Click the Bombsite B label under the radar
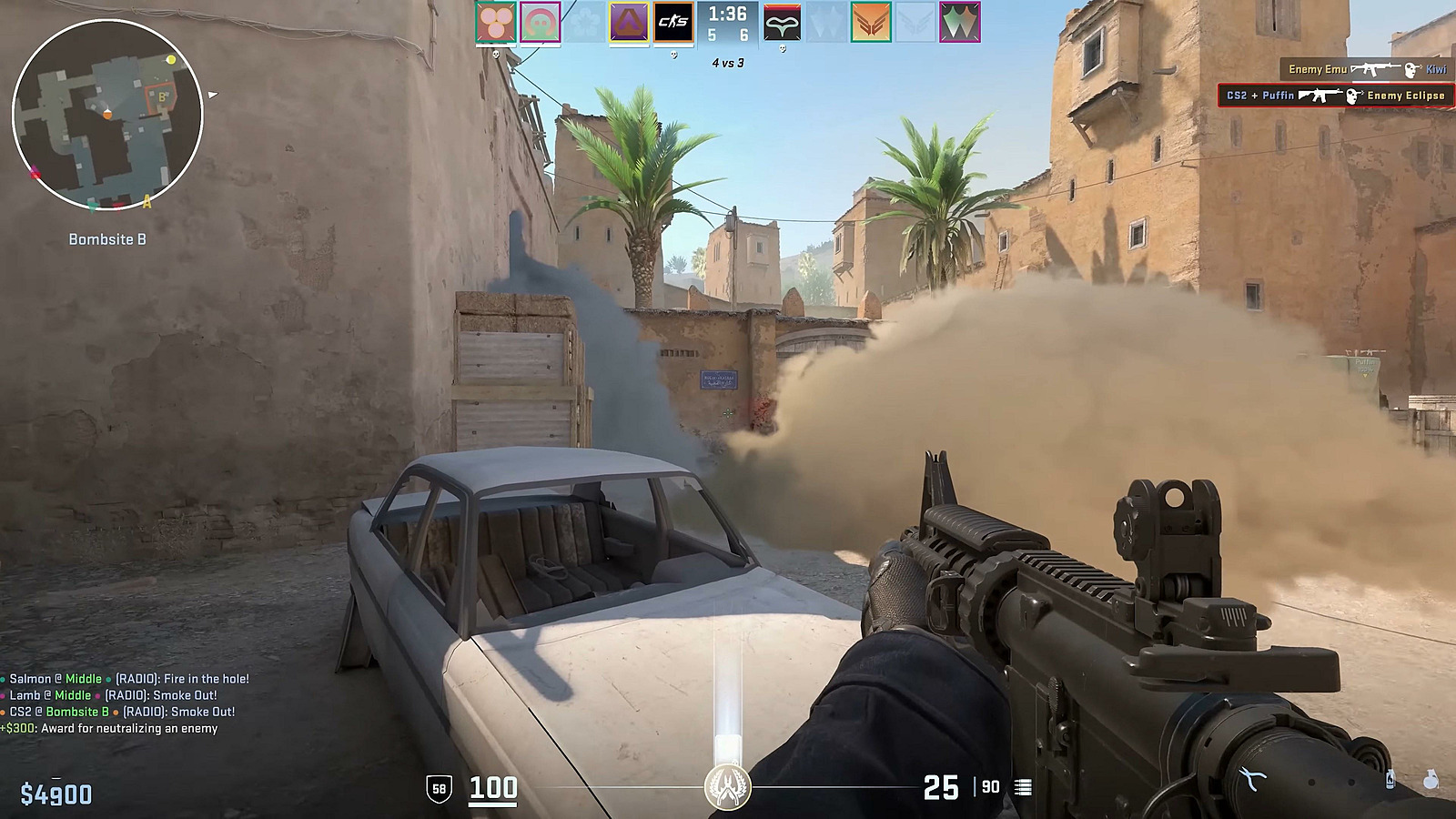 coord(109,241)
